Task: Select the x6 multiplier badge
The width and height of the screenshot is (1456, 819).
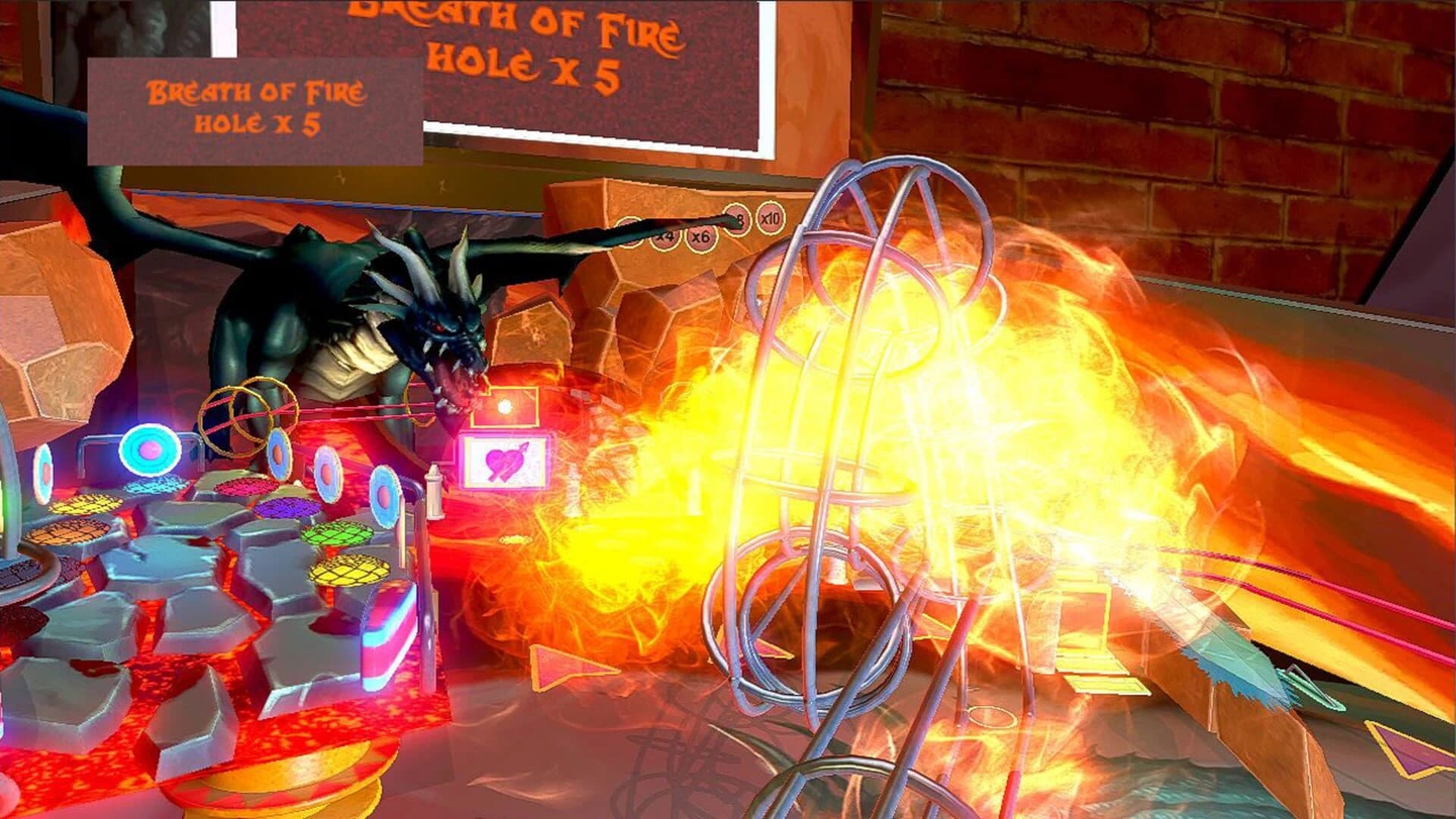Action: (701, 239)
